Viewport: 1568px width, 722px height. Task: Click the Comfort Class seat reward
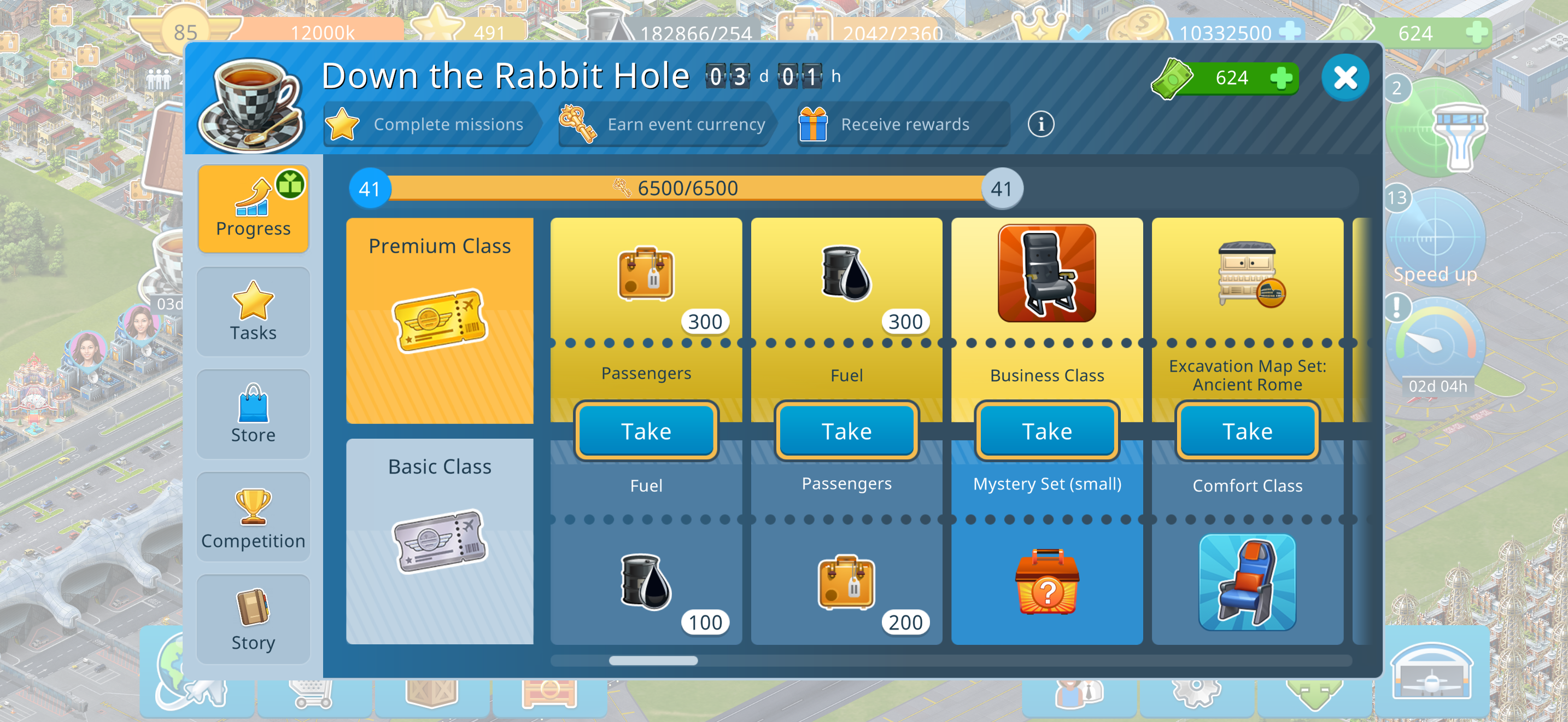pos(1247,581)
